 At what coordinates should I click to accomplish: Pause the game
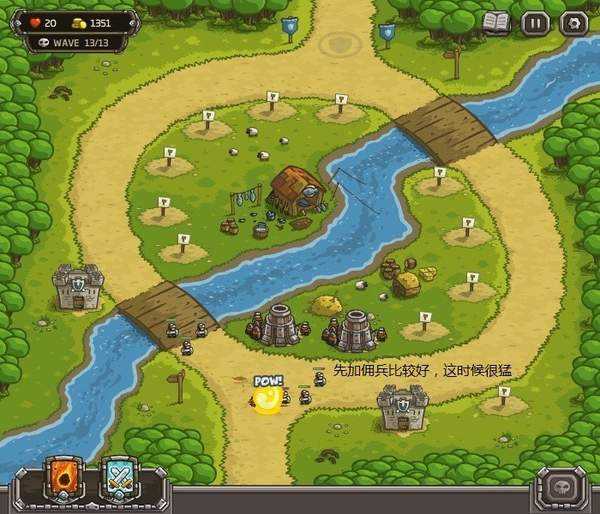[536, 23]
